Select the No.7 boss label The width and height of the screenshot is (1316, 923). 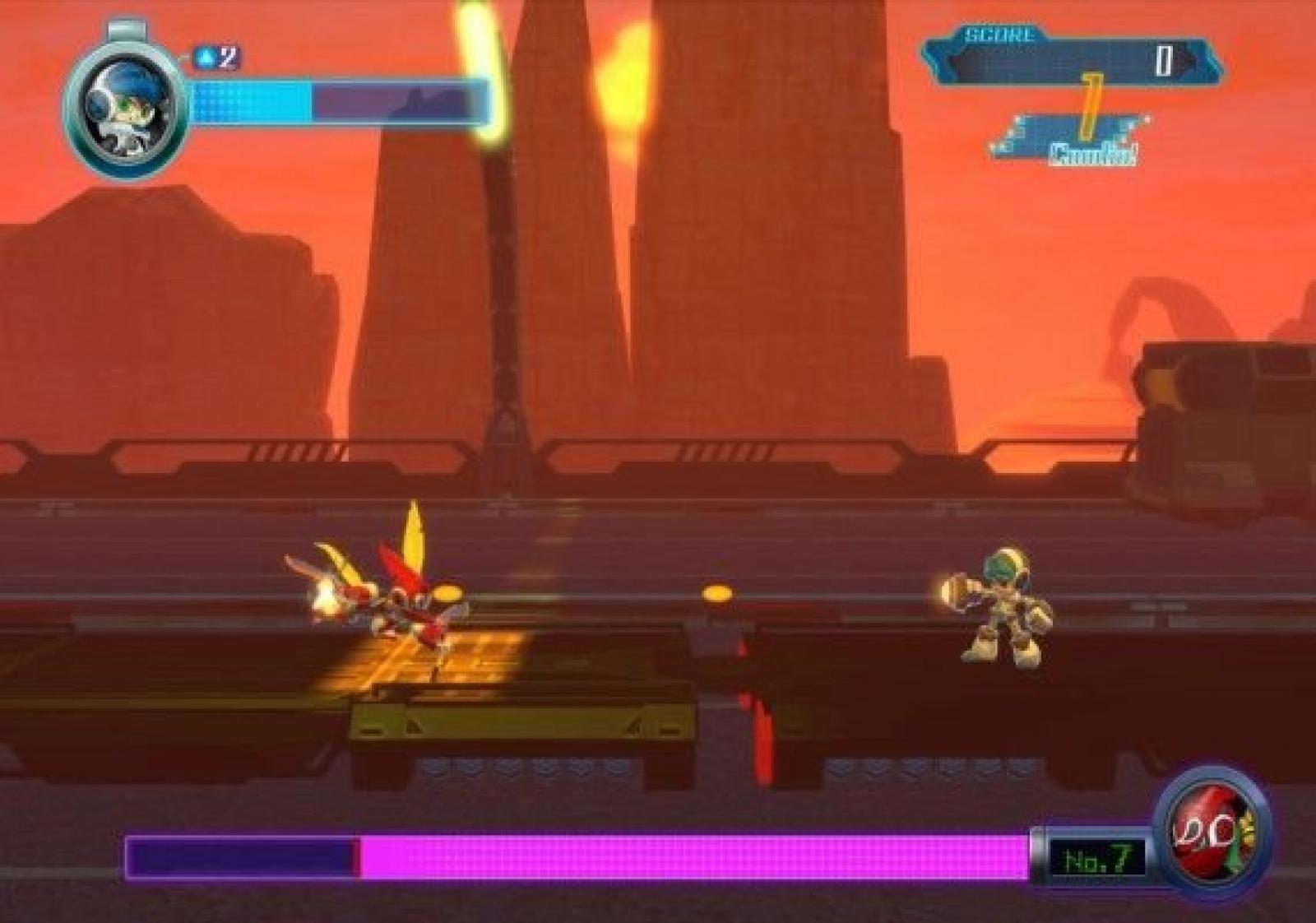(1096, 860)
